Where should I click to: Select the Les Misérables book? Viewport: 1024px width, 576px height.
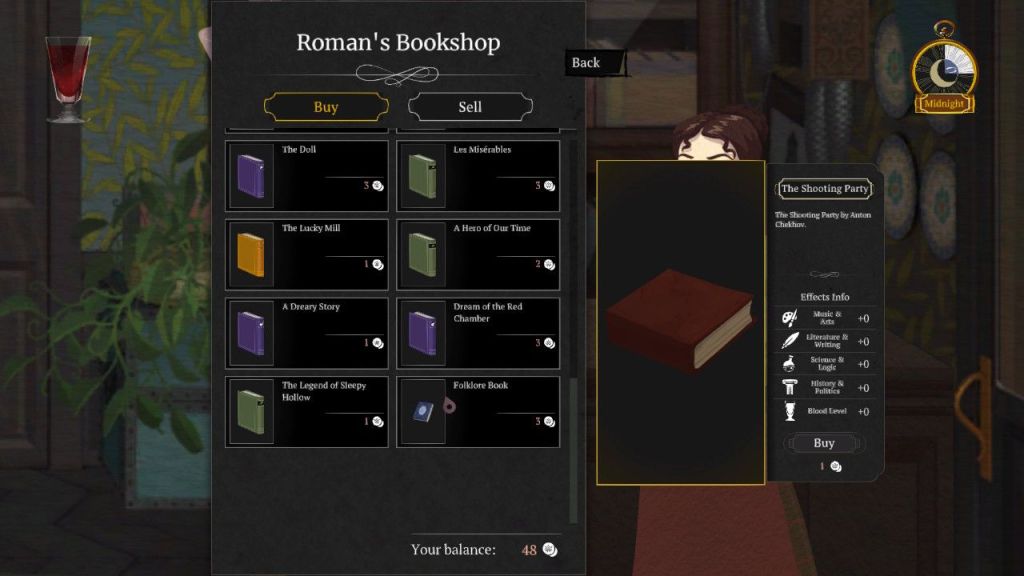pyautogui.click(x=478, y=175)
